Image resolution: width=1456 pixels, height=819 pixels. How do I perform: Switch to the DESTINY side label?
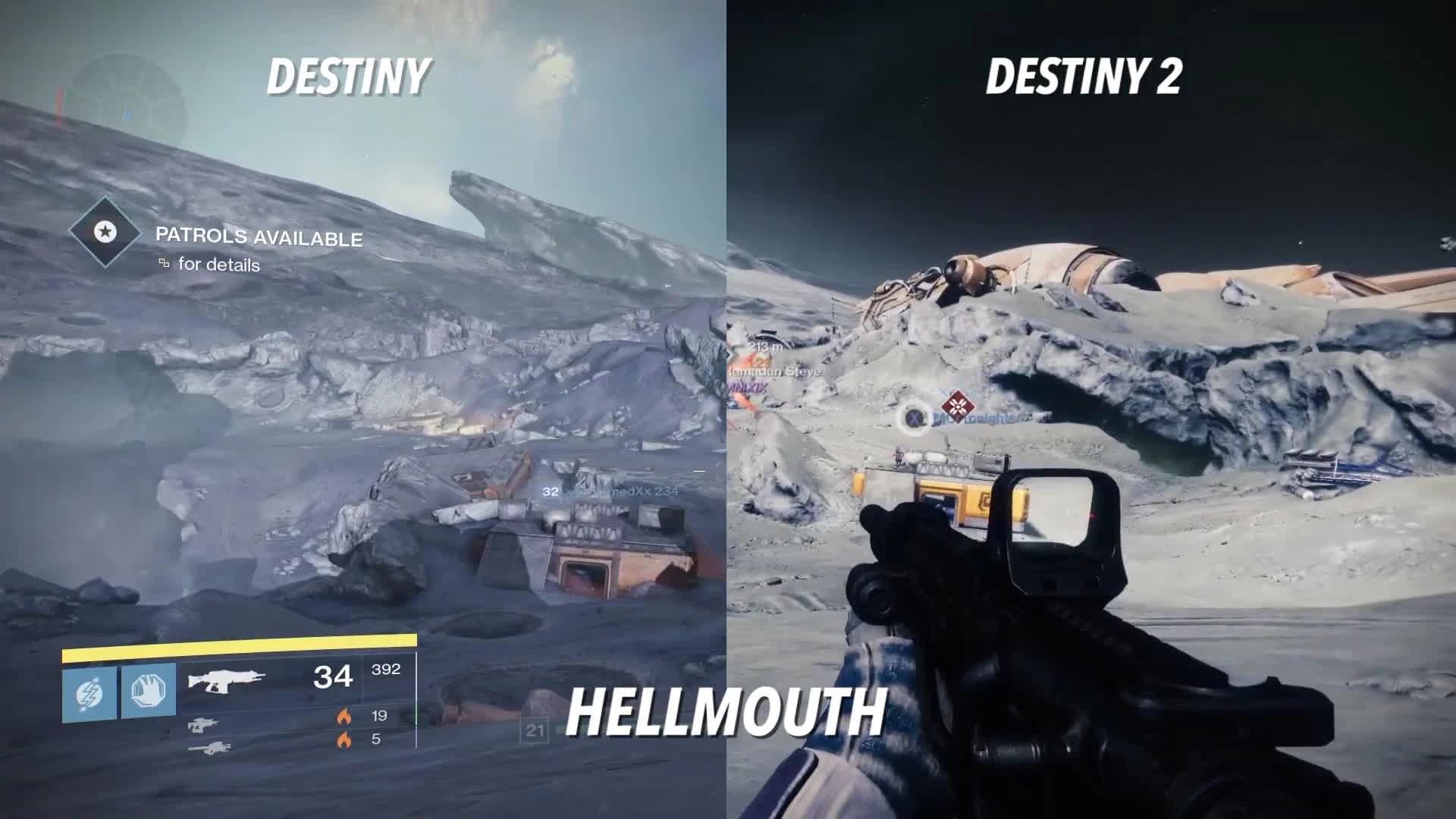[x=348, y=76]
